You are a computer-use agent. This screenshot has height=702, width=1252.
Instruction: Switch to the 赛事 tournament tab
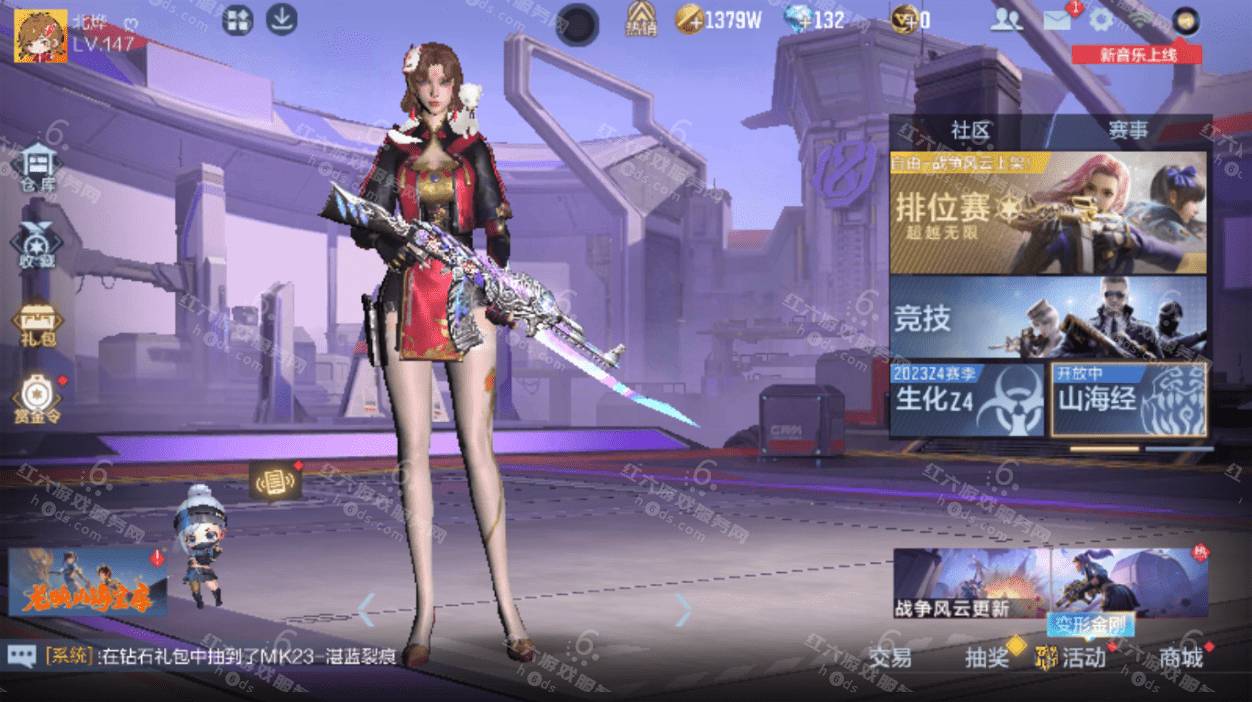[1128, 131]
